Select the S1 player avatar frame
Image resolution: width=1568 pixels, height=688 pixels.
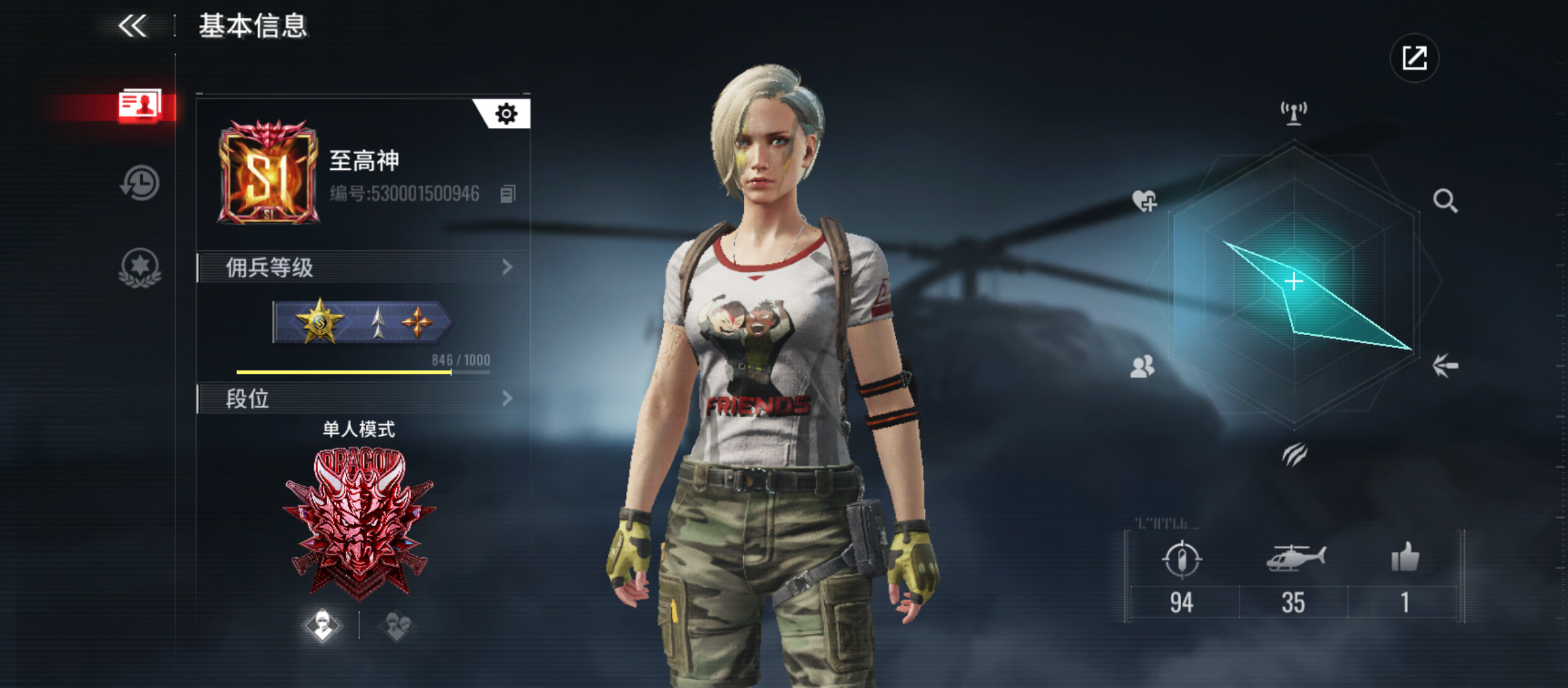click(268, 172)
